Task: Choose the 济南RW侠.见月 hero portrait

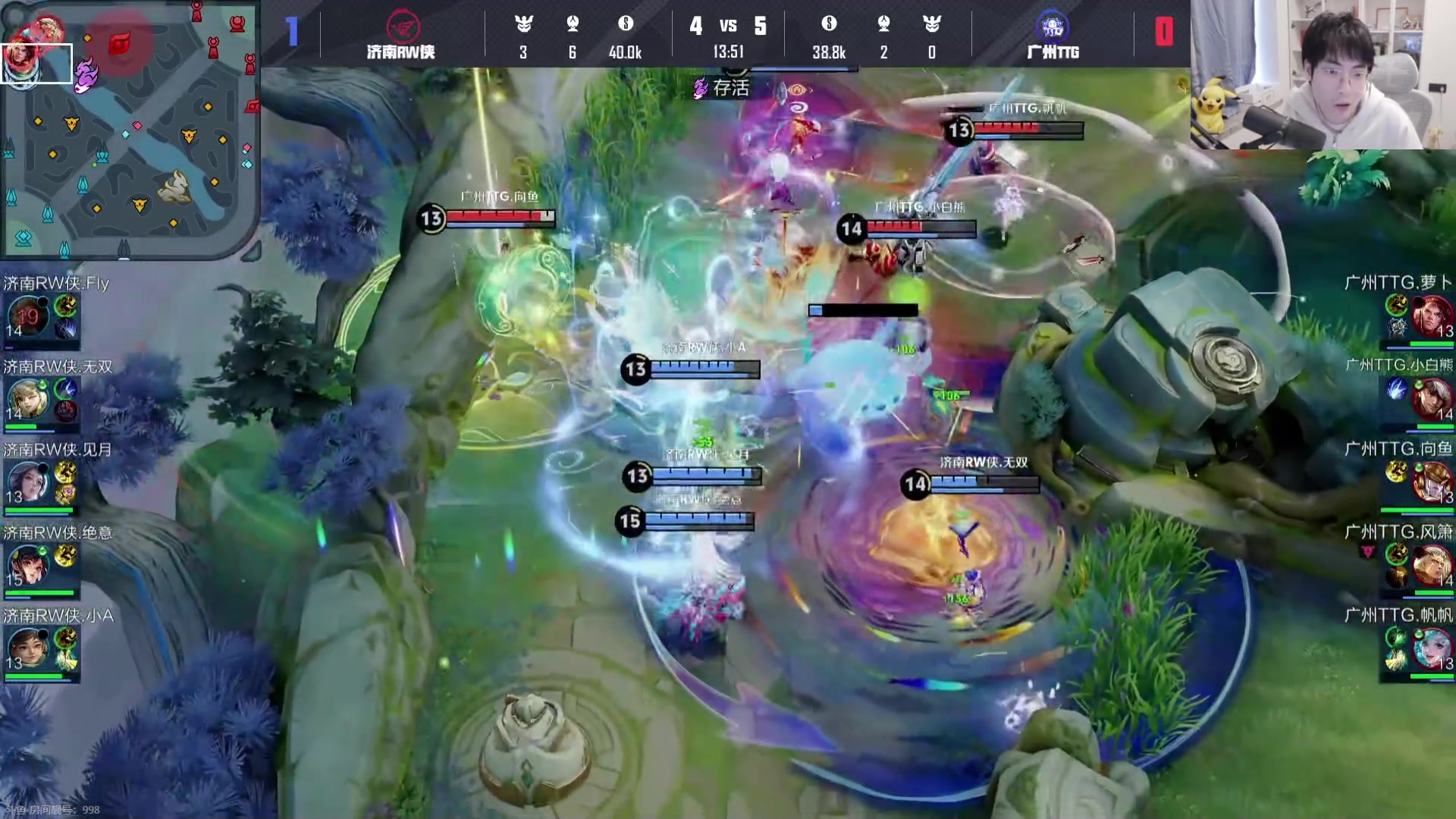Action: 27,482
